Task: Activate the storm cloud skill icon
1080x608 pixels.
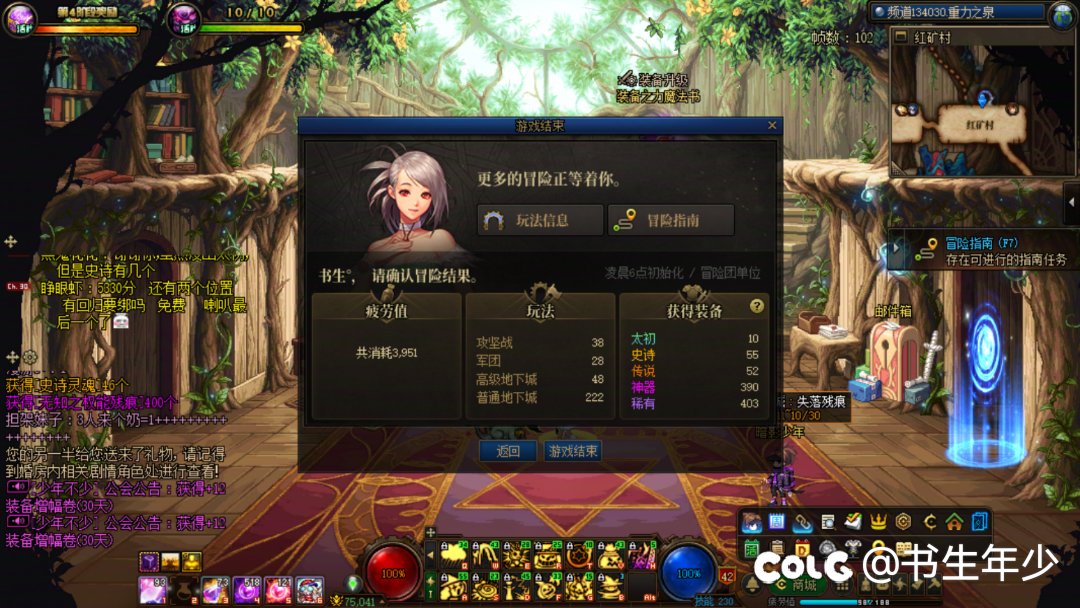Action: click(x=455, y=554)
